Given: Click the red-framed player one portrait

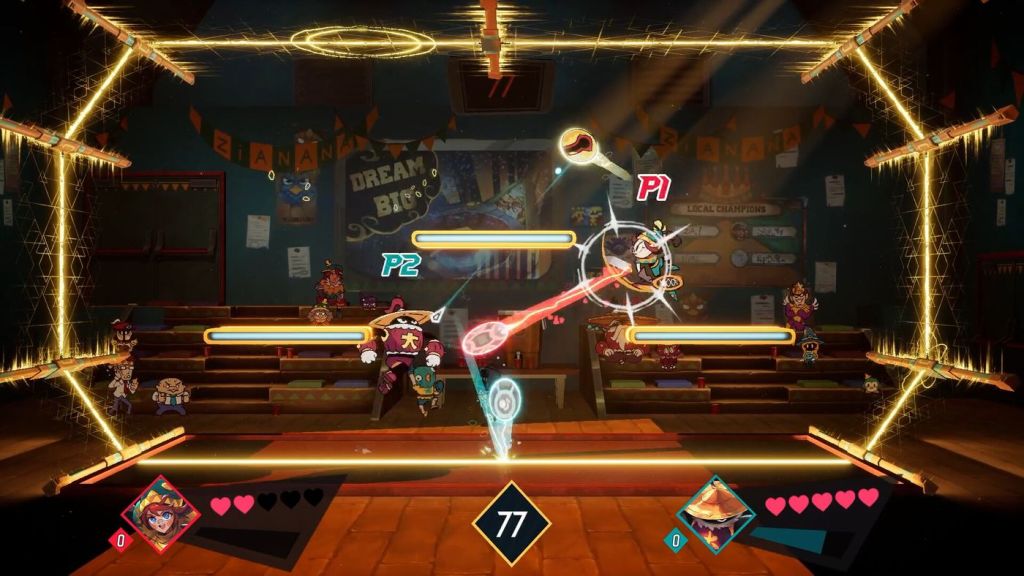Looking at the screenshot, I should pyautogui.click(x=161, y=513).
